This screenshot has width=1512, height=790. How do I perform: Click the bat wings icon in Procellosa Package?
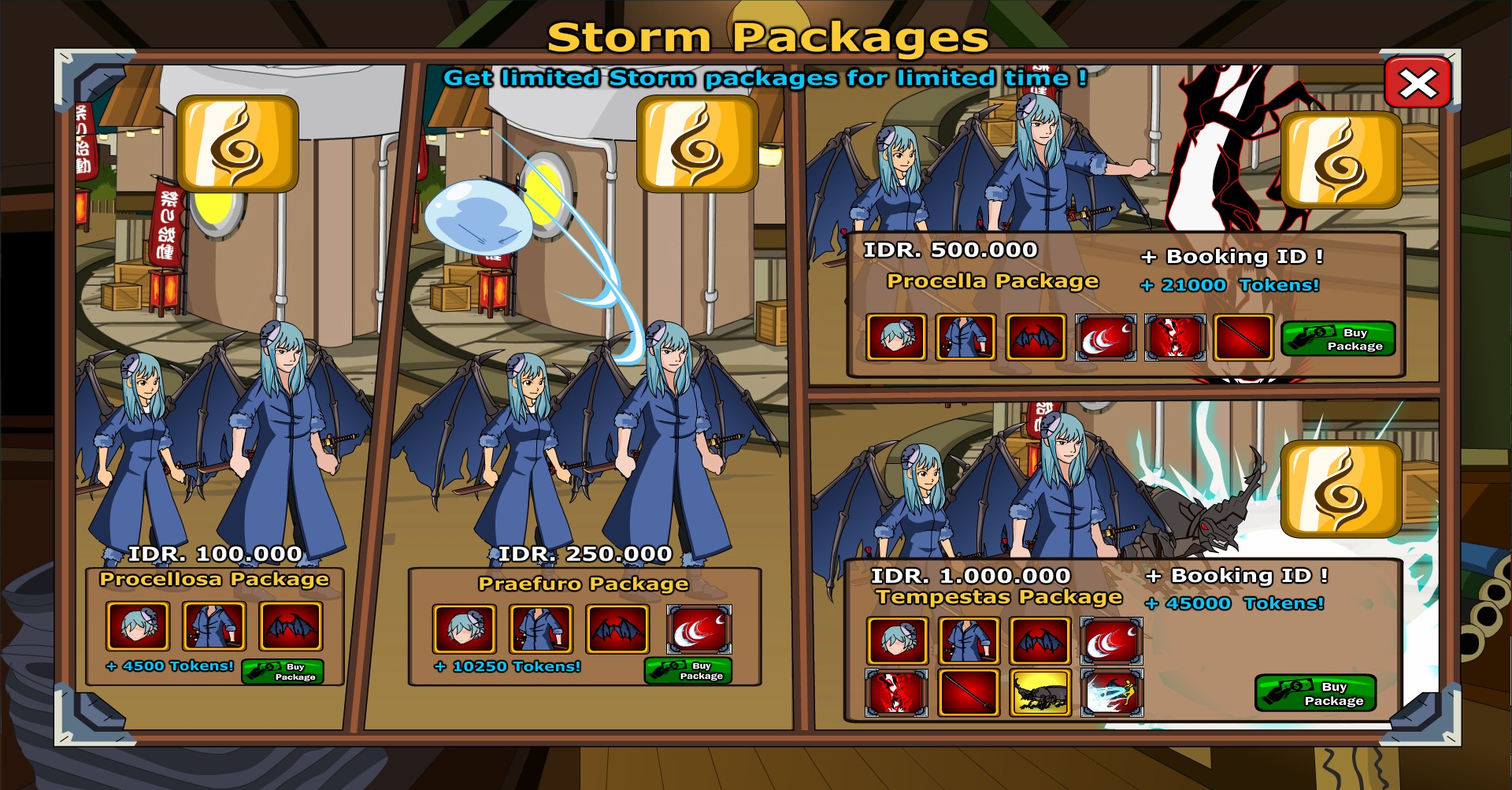point(290,626)
